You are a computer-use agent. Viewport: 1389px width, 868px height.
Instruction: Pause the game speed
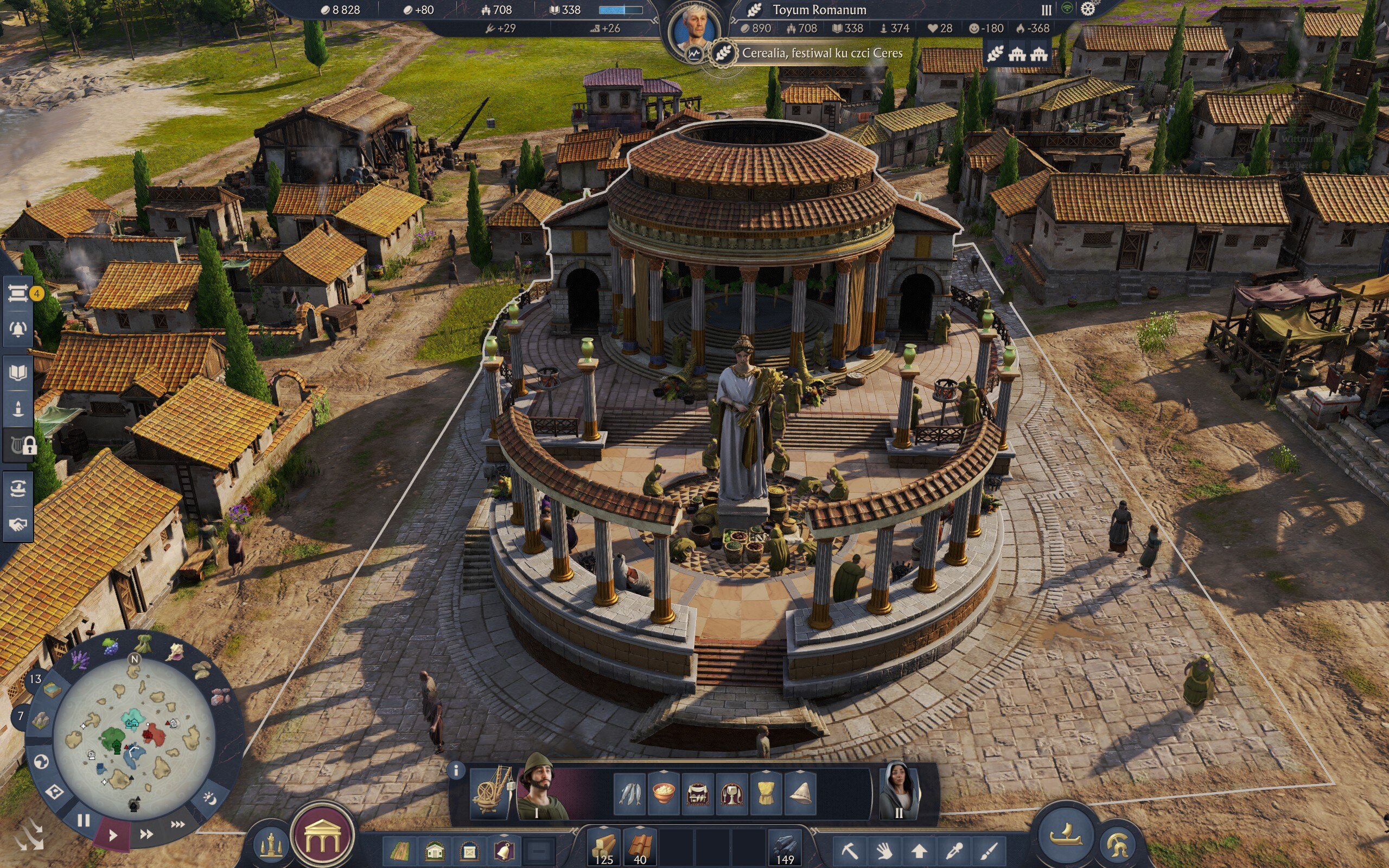(84, 820)
